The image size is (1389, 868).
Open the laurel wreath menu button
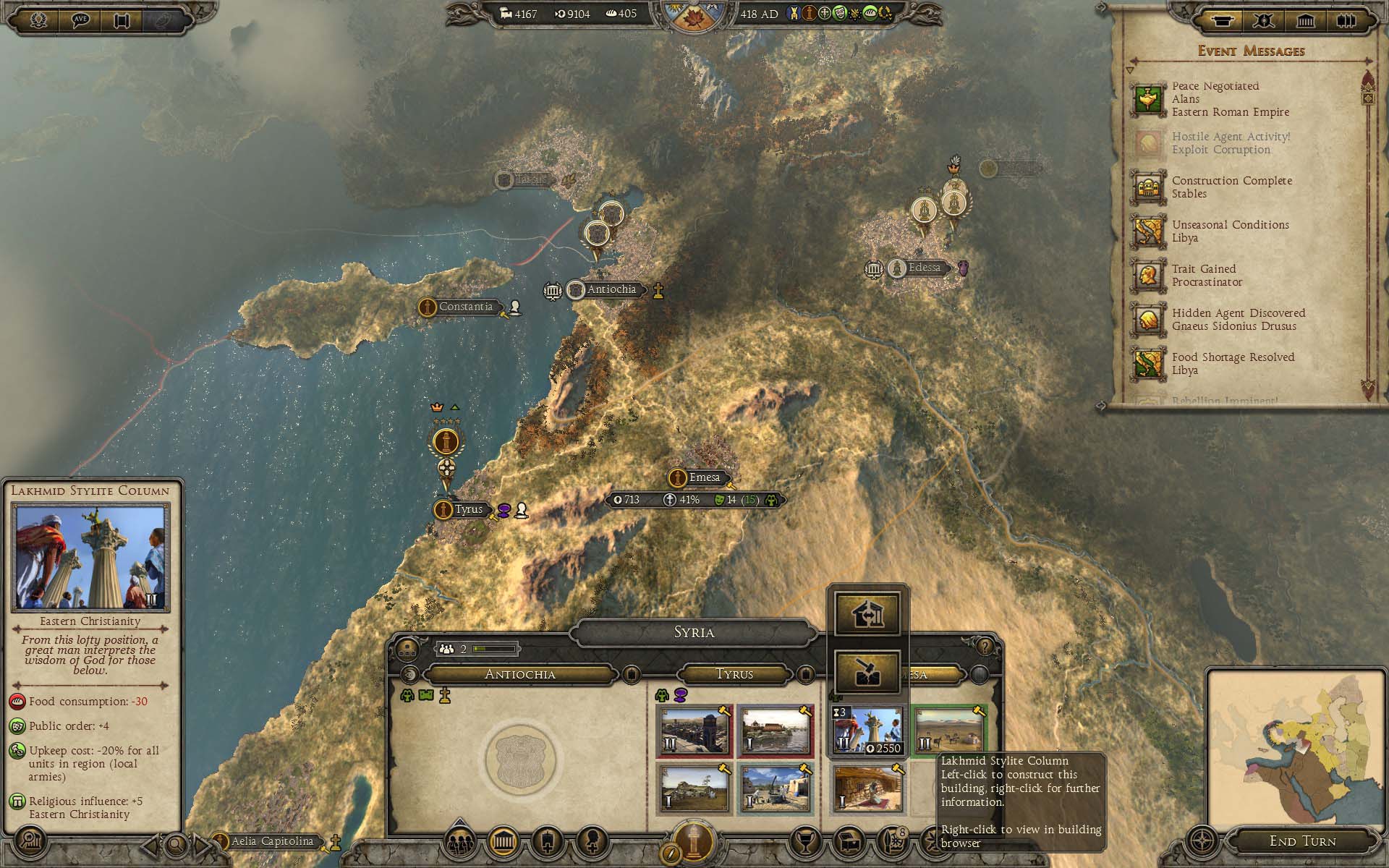pos(38,20)
